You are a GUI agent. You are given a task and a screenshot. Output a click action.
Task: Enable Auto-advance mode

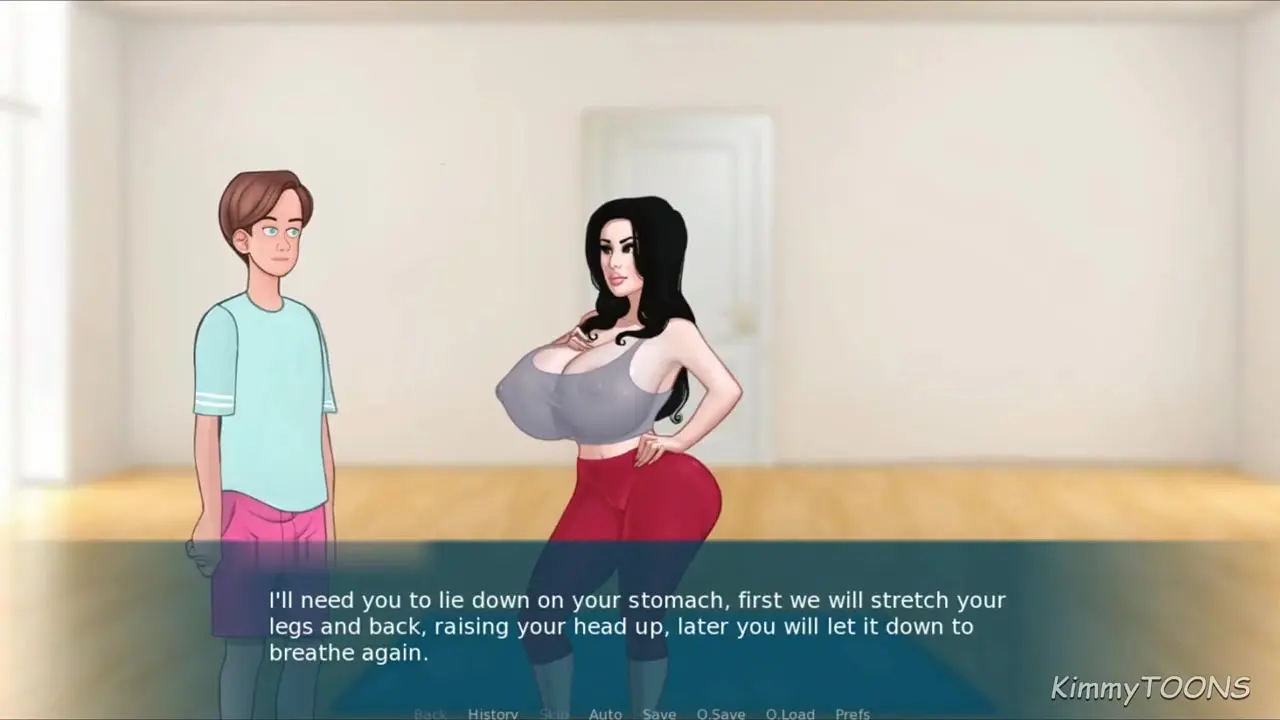(x=605, y=713)
